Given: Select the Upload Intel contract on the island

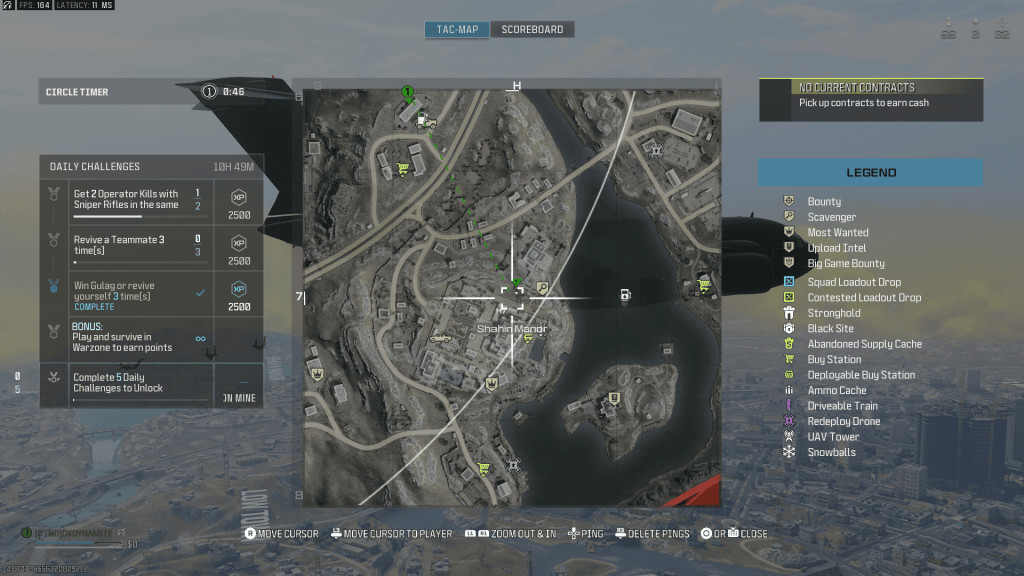Looking at the screenshot, I should click(612, 398).
